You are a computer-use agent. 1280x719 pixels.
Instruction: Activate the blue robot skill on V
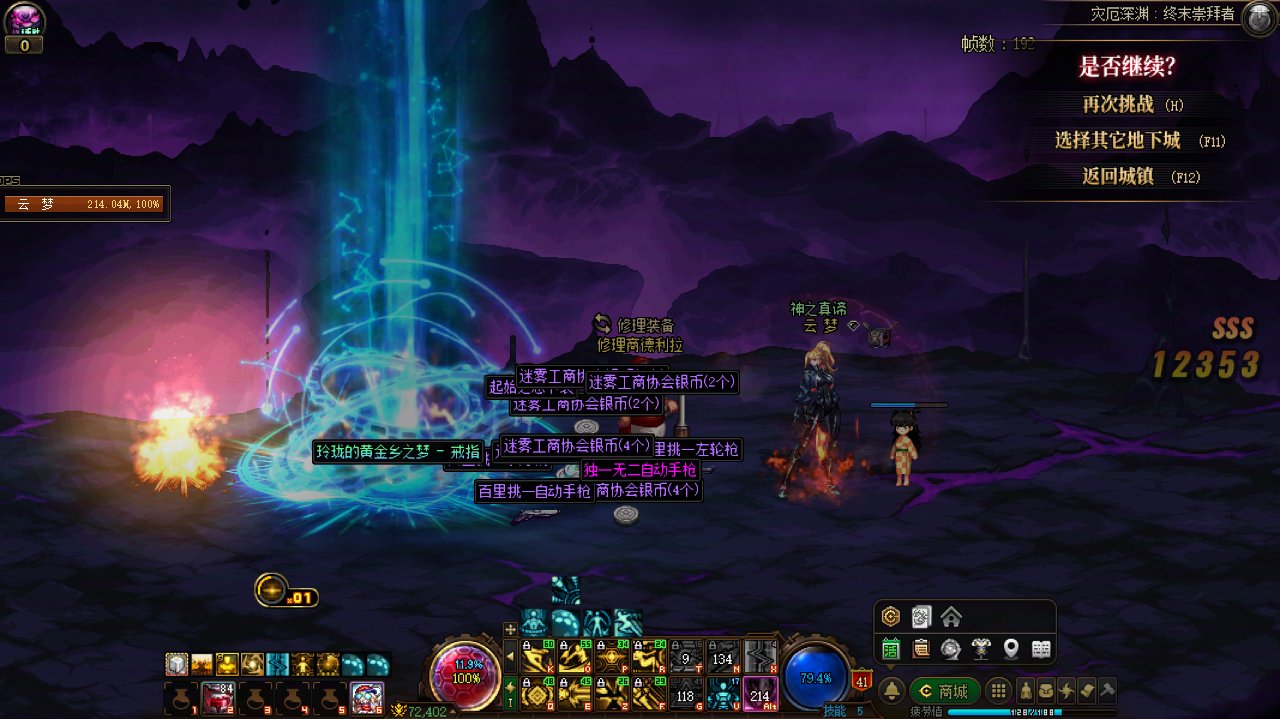point(723,693)
